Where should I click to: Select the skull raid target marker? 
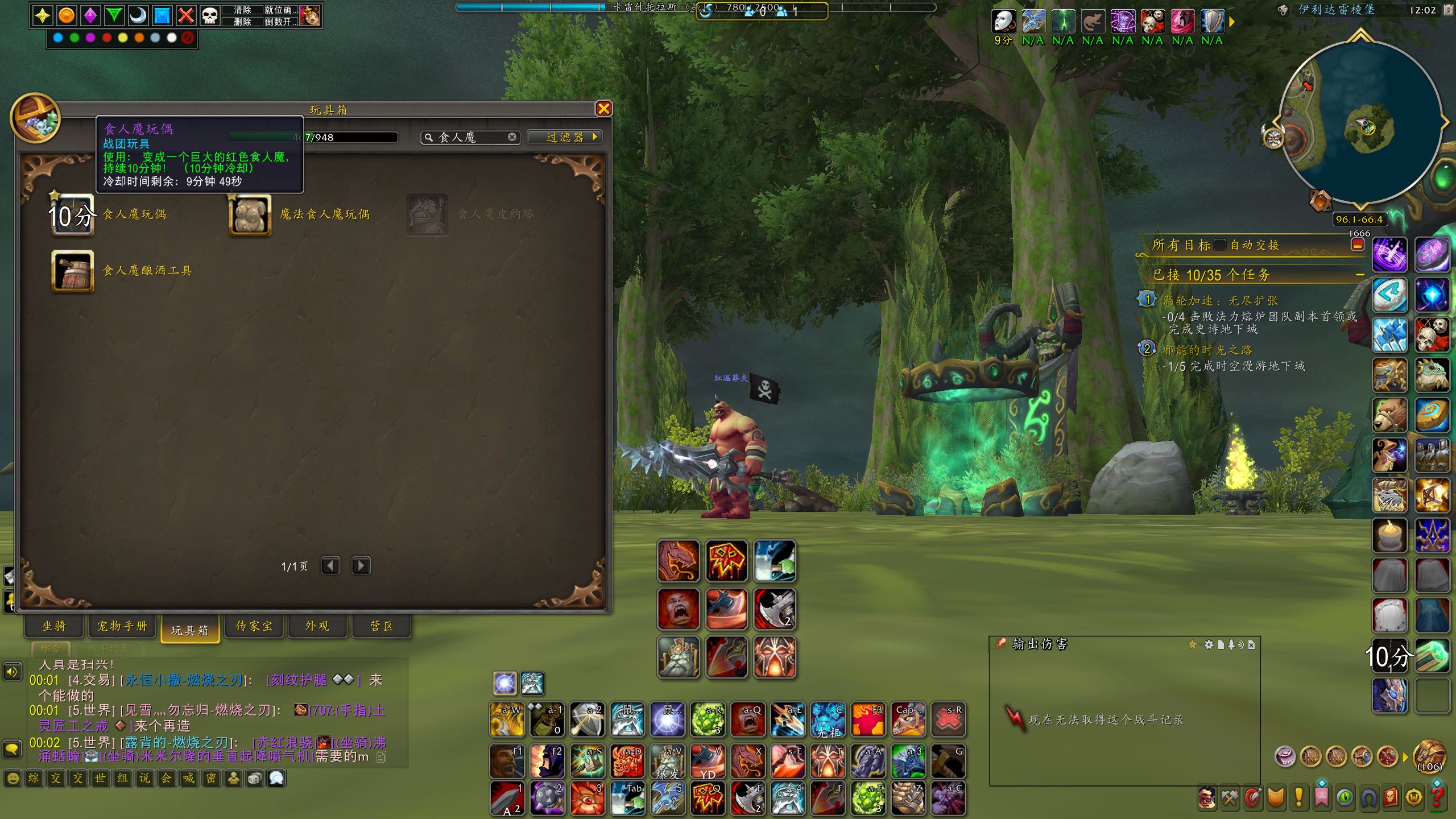click(210, 16)
